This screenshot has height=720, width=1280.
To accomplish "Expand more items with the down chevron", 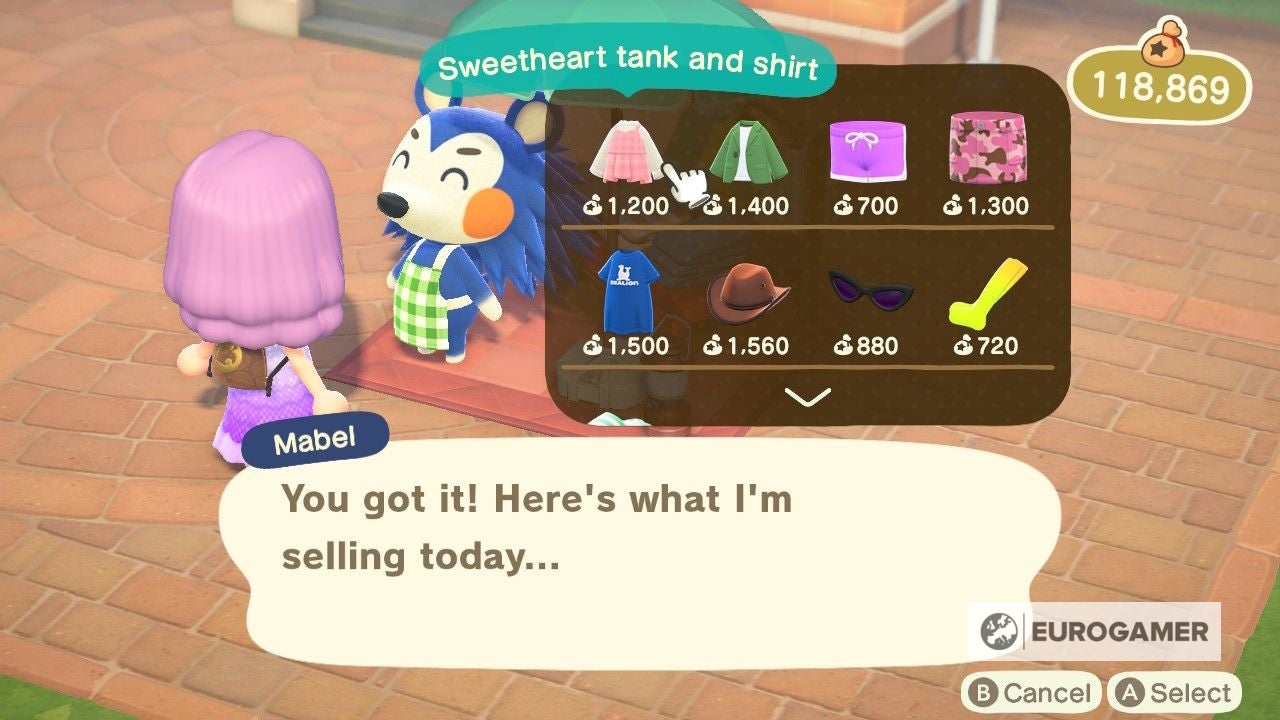I will point(806,398).
